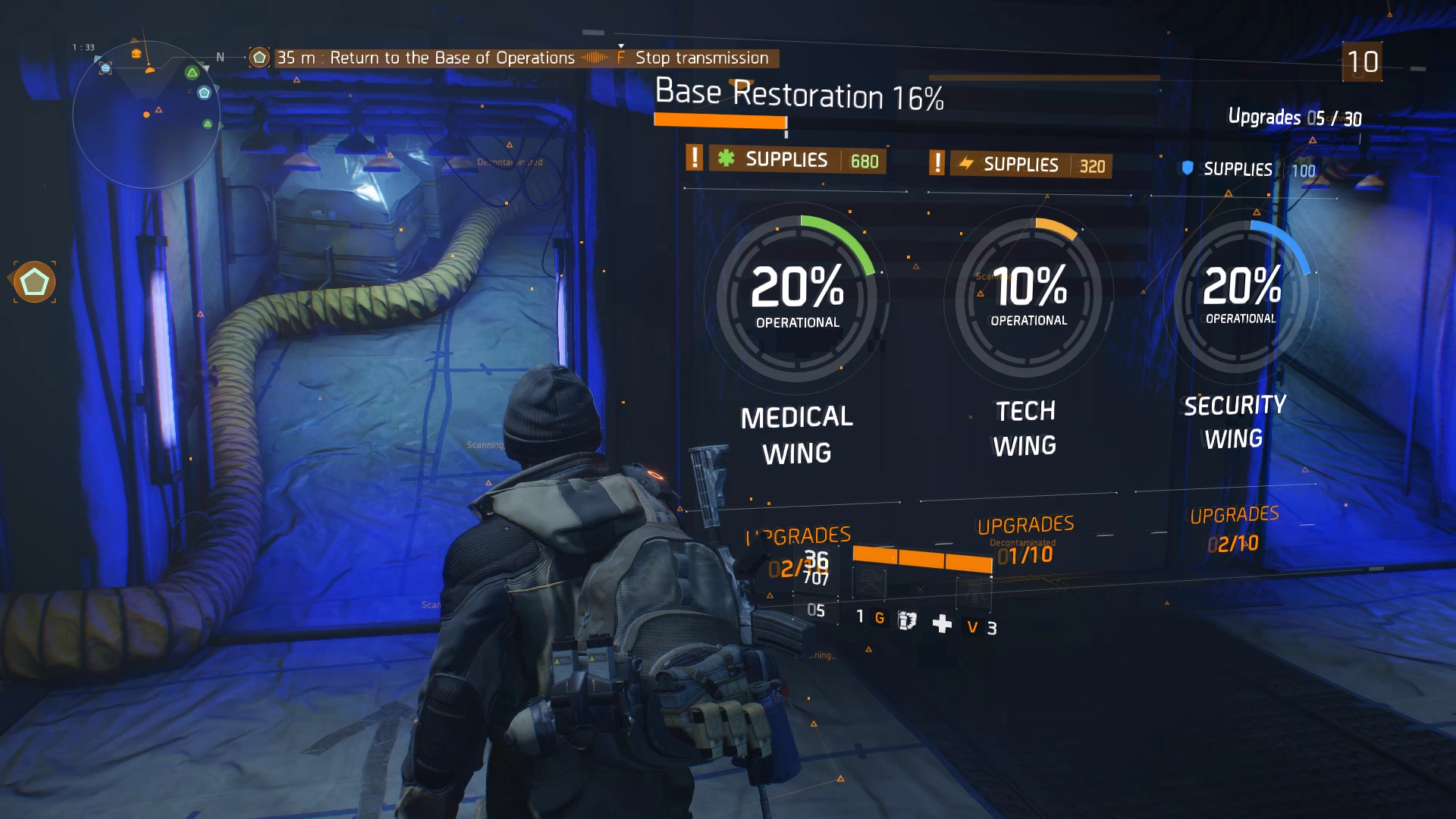The height and width of the screenshot is (819, 1456).
Task: Use the medkit plus icon
Action: point(942,624)
